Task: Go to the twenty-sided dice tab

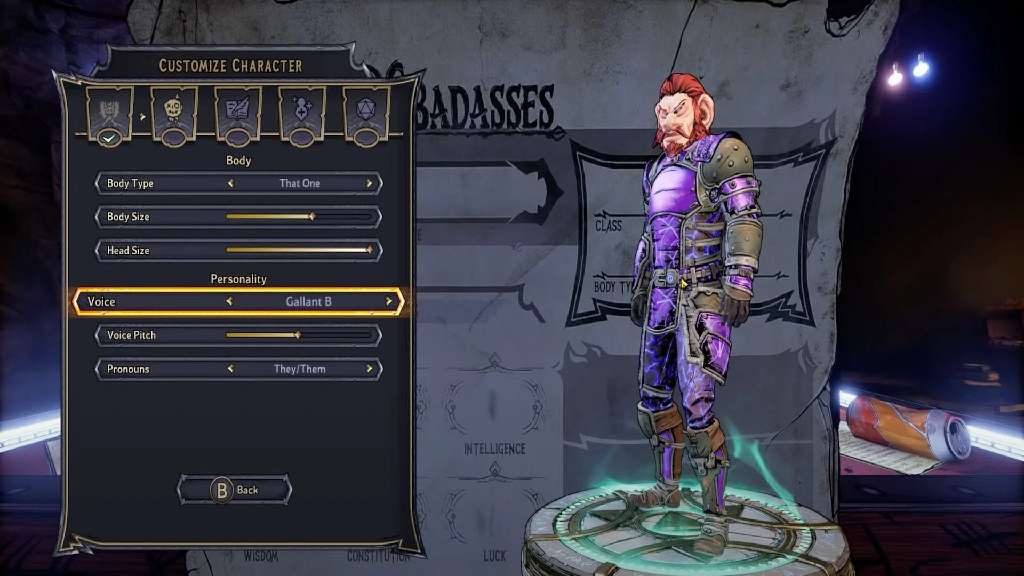Action: point(366,110)
